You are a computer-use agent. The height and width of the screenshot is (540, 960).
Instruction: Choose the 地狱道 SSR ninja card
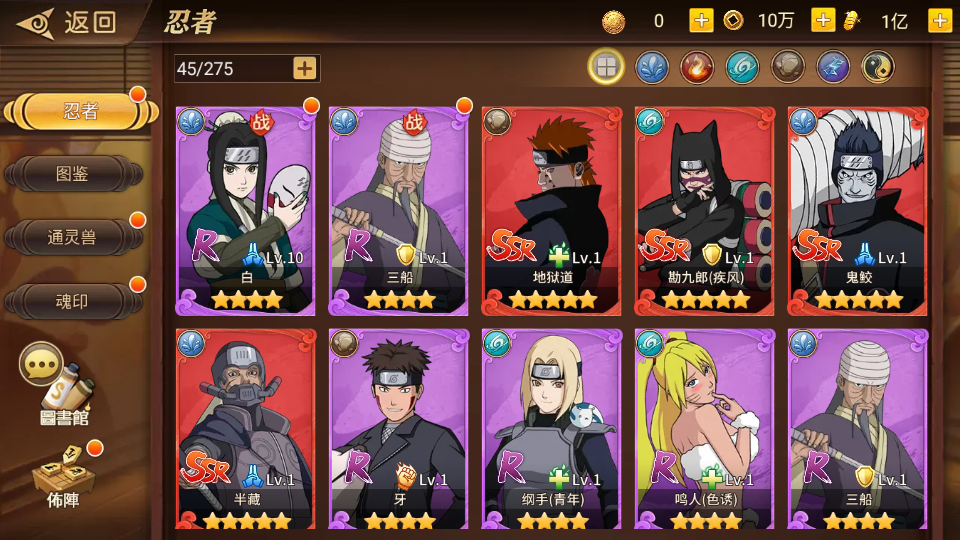click(552, 210)
